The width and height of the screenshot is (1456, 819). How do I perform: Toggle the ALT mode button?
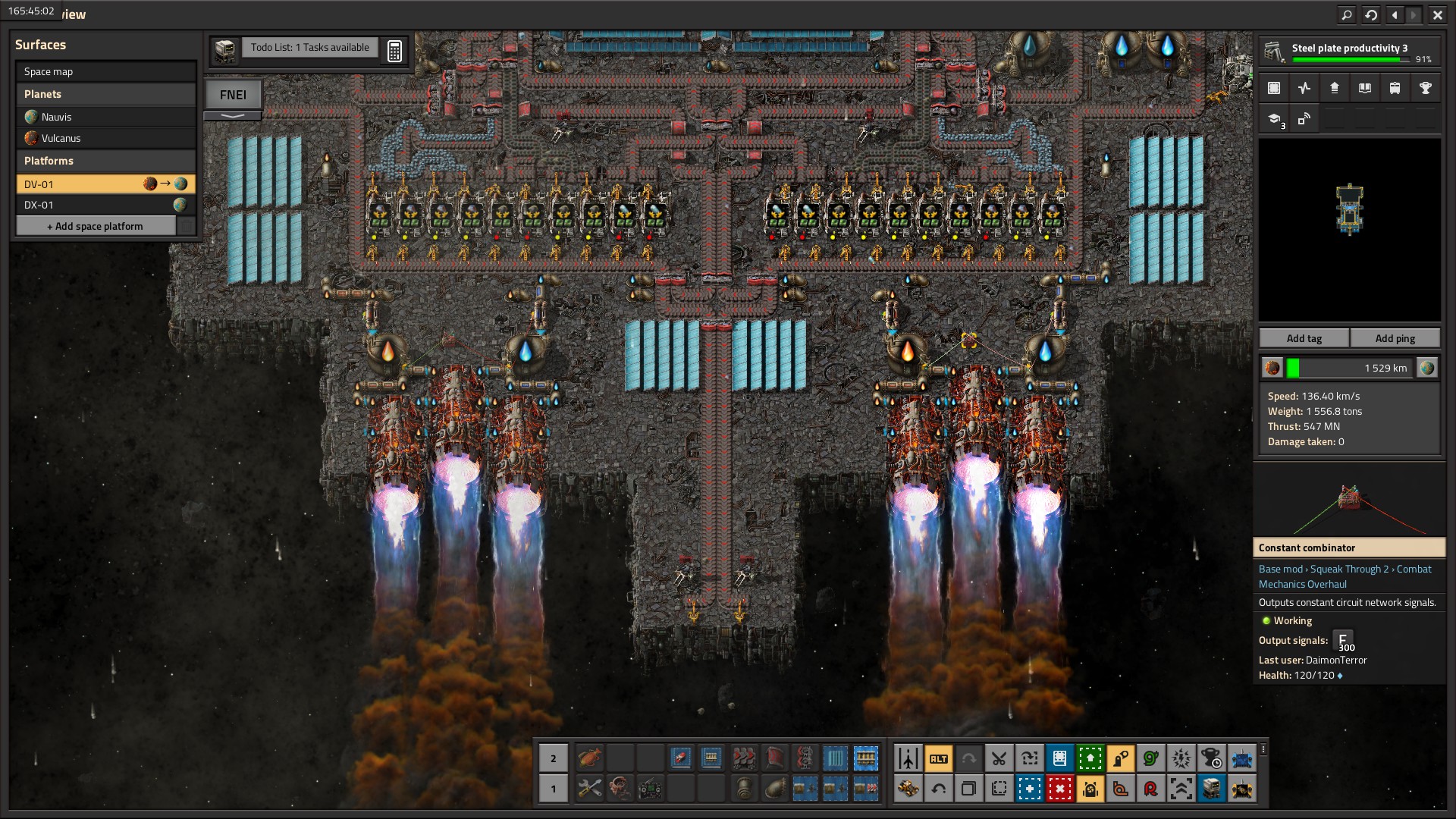coord(938,758)
